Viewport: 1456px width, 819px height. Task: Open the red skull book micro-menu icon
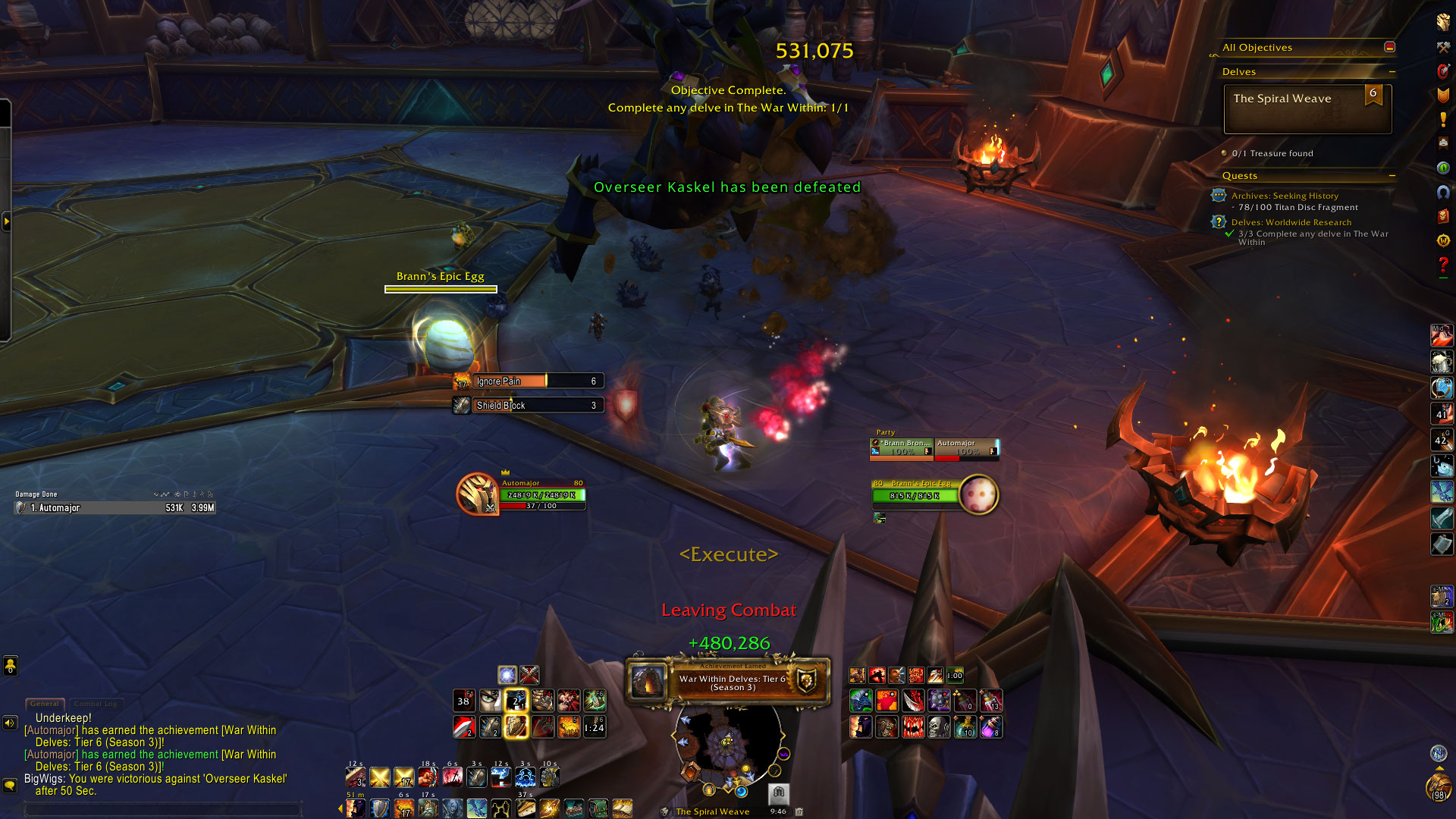point(1443,217)
